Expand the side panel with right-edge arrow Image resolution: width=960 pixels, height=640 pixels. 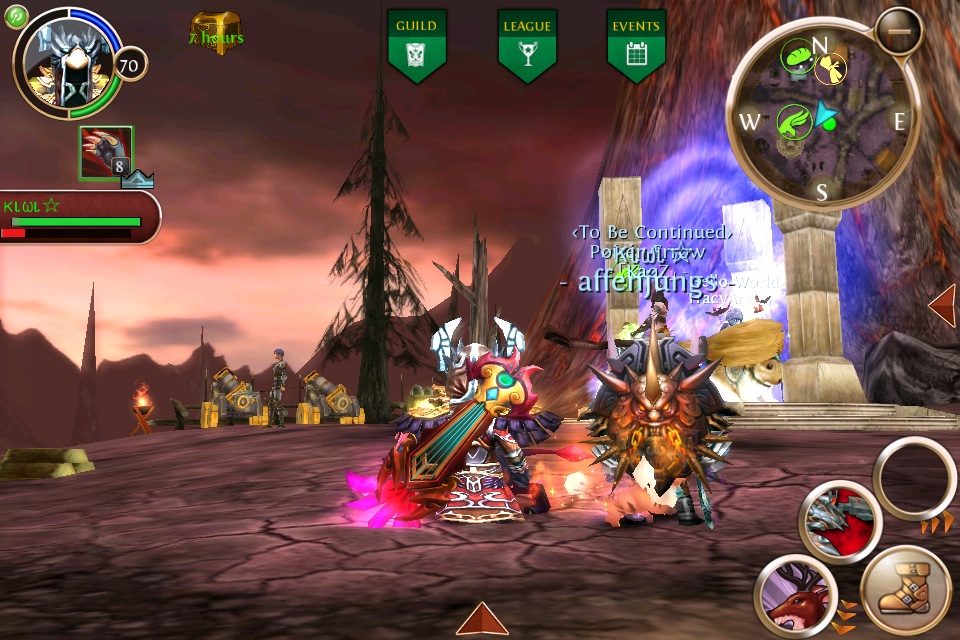[x=943, y=305]
